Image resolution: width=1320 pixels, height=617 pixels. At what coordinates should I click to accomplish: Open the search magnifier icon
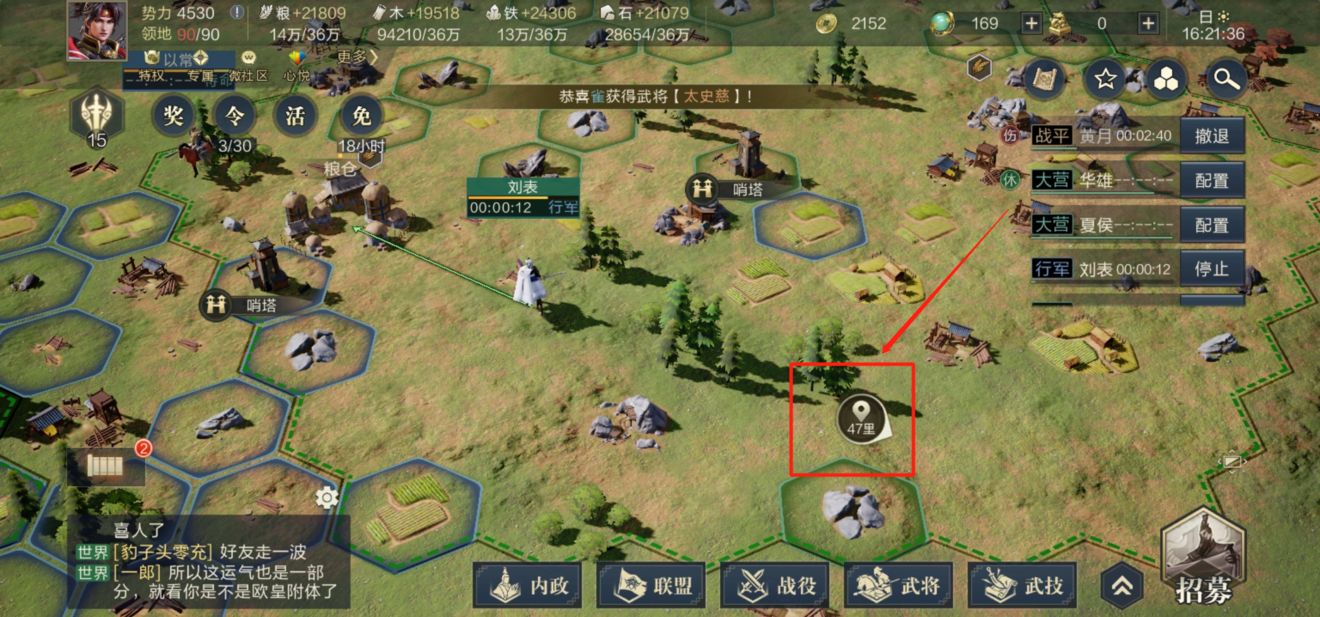[x=1226, y=78]
